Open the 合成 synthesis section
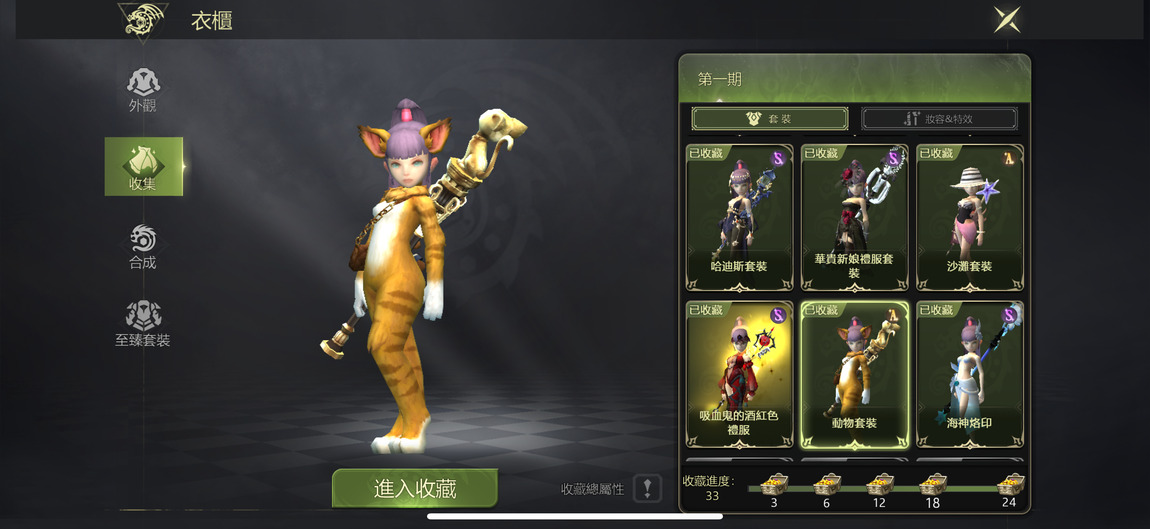The width and height of the screenshot is (1150, 529). (143, 247)
